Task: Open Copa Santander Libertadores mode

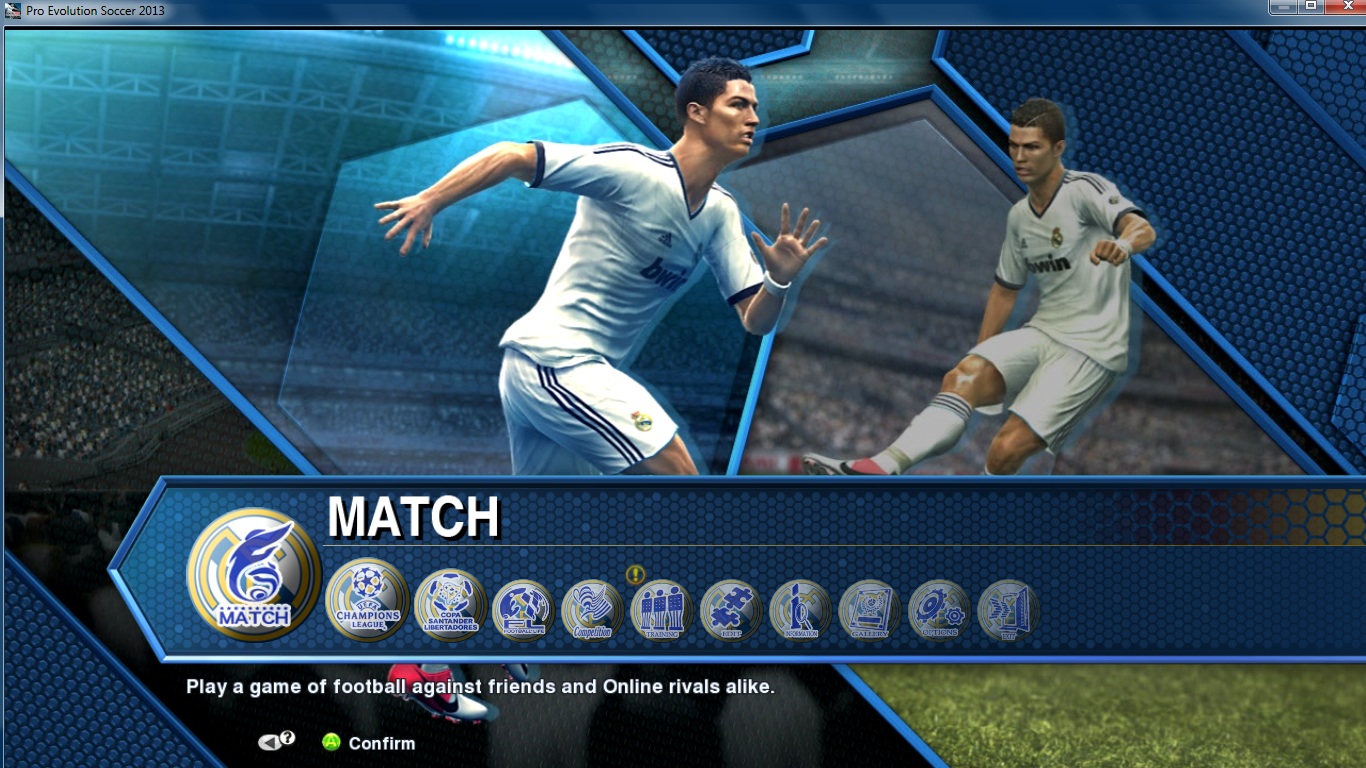Action: pos(451,605)
